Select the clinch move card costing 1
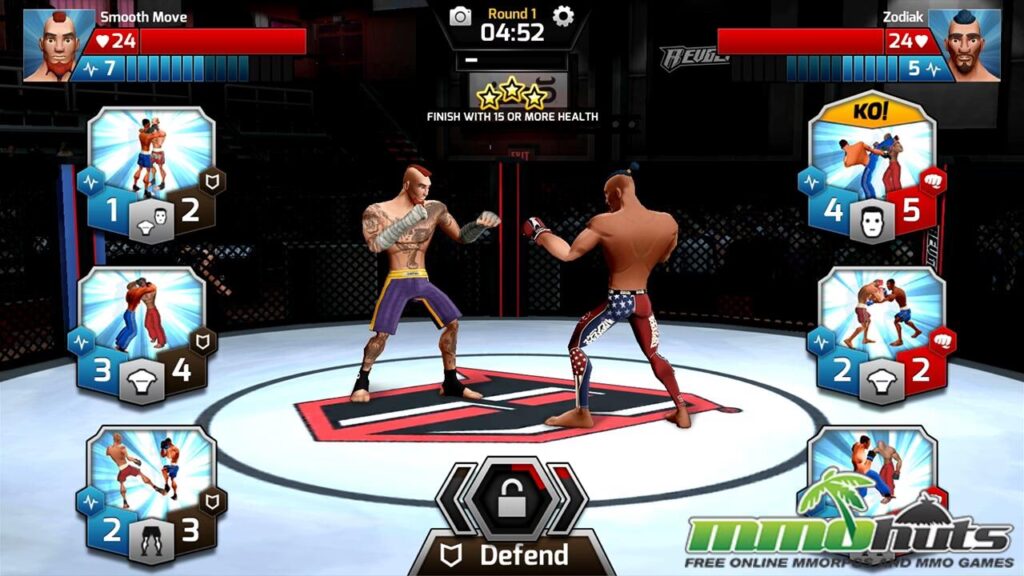The height and width of the screenshot is (576, 1024). point(152,172)
